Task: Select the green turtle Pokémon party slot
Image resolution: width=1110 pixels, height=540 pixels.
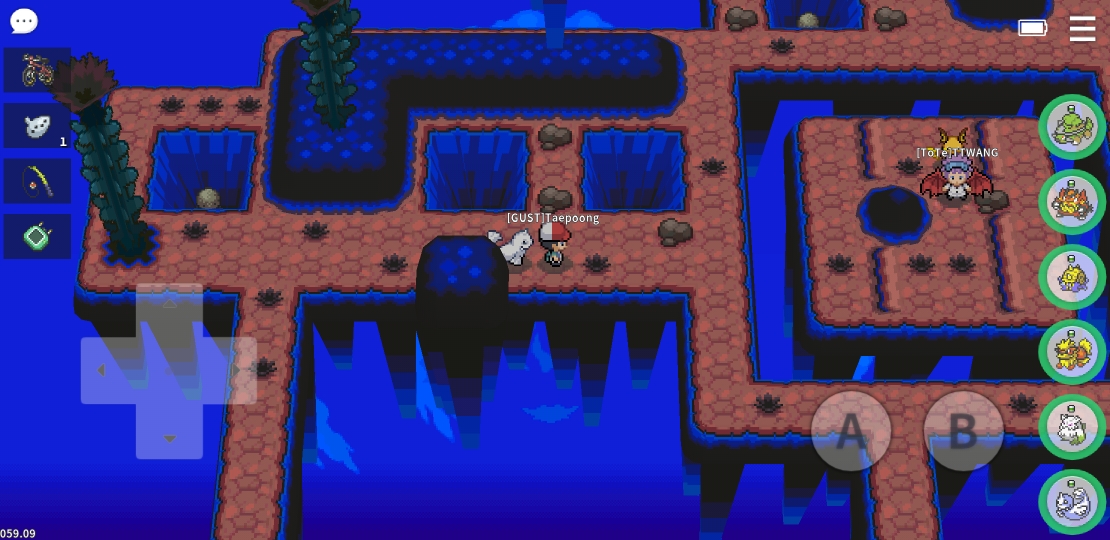Action: tap(1072, 127)
